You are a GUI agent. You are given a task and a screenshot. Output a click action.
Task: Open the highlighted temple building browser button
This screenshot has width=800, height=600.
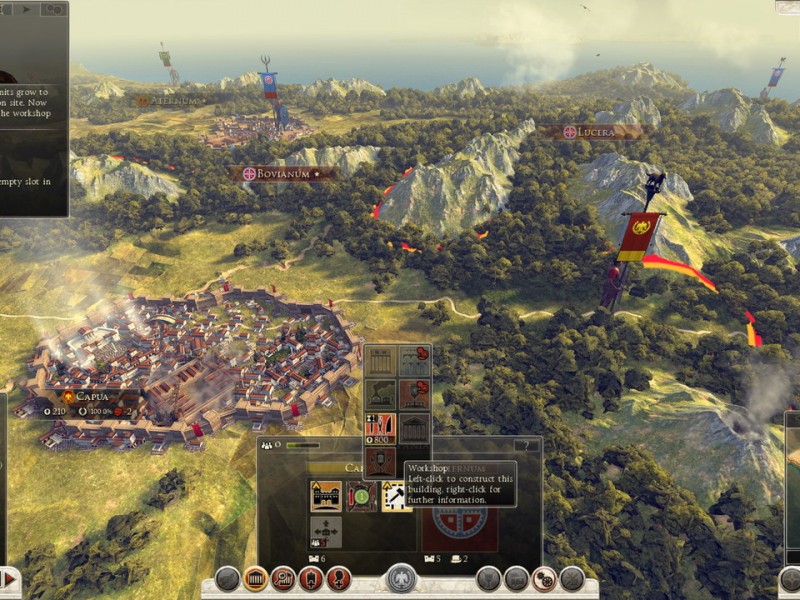point(255,578)
